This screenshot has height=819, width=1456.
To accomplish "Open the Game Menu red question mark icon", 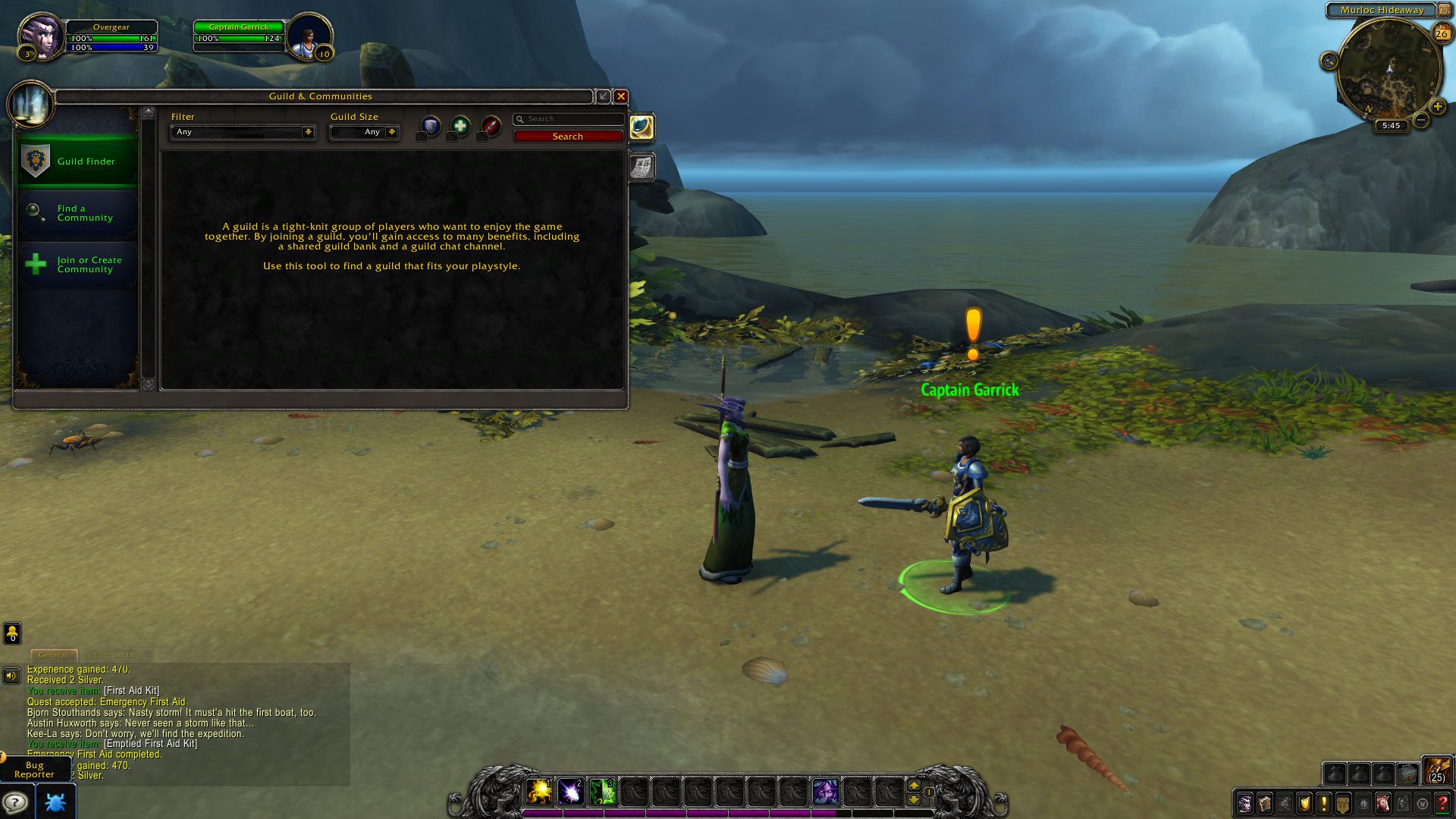I will tap(1443, 802).
